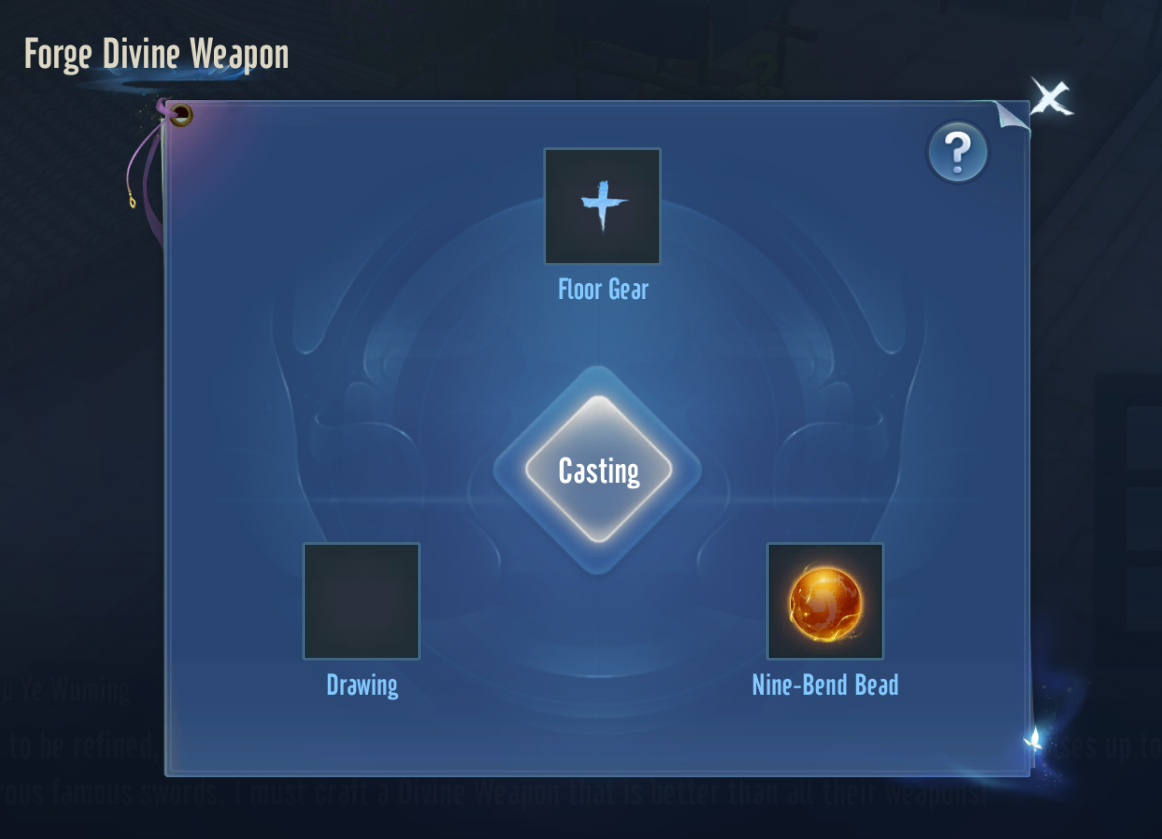Image resolution: width=1162 pixels, height=839 pixels.
Task: Open the question mark help button
Action: click(x=957, y=152)
